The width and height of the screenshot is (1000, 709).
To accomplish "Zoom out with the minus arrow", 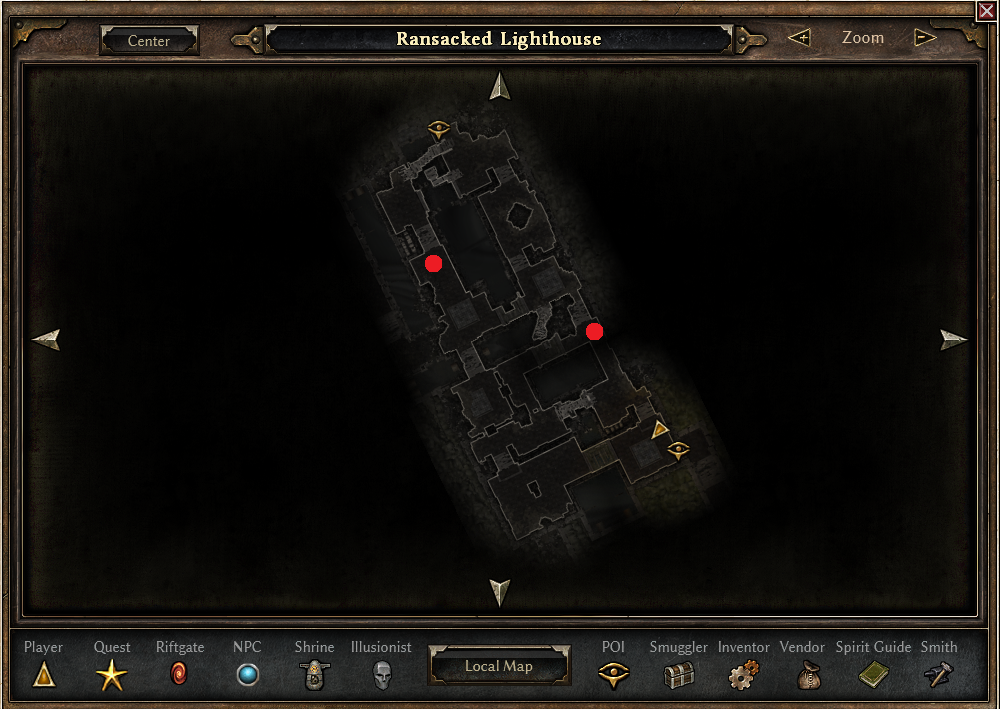I will coord(925,38).
